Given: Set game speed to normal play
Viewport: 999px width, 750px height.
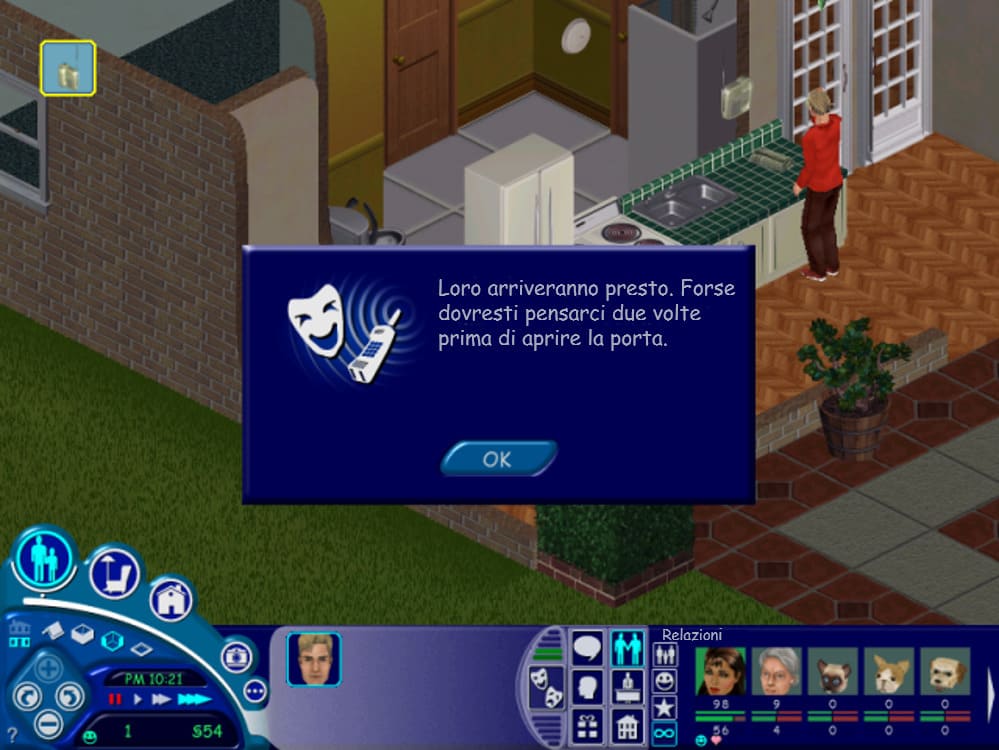Looking at the screenshot, I should tap(138, 699).
